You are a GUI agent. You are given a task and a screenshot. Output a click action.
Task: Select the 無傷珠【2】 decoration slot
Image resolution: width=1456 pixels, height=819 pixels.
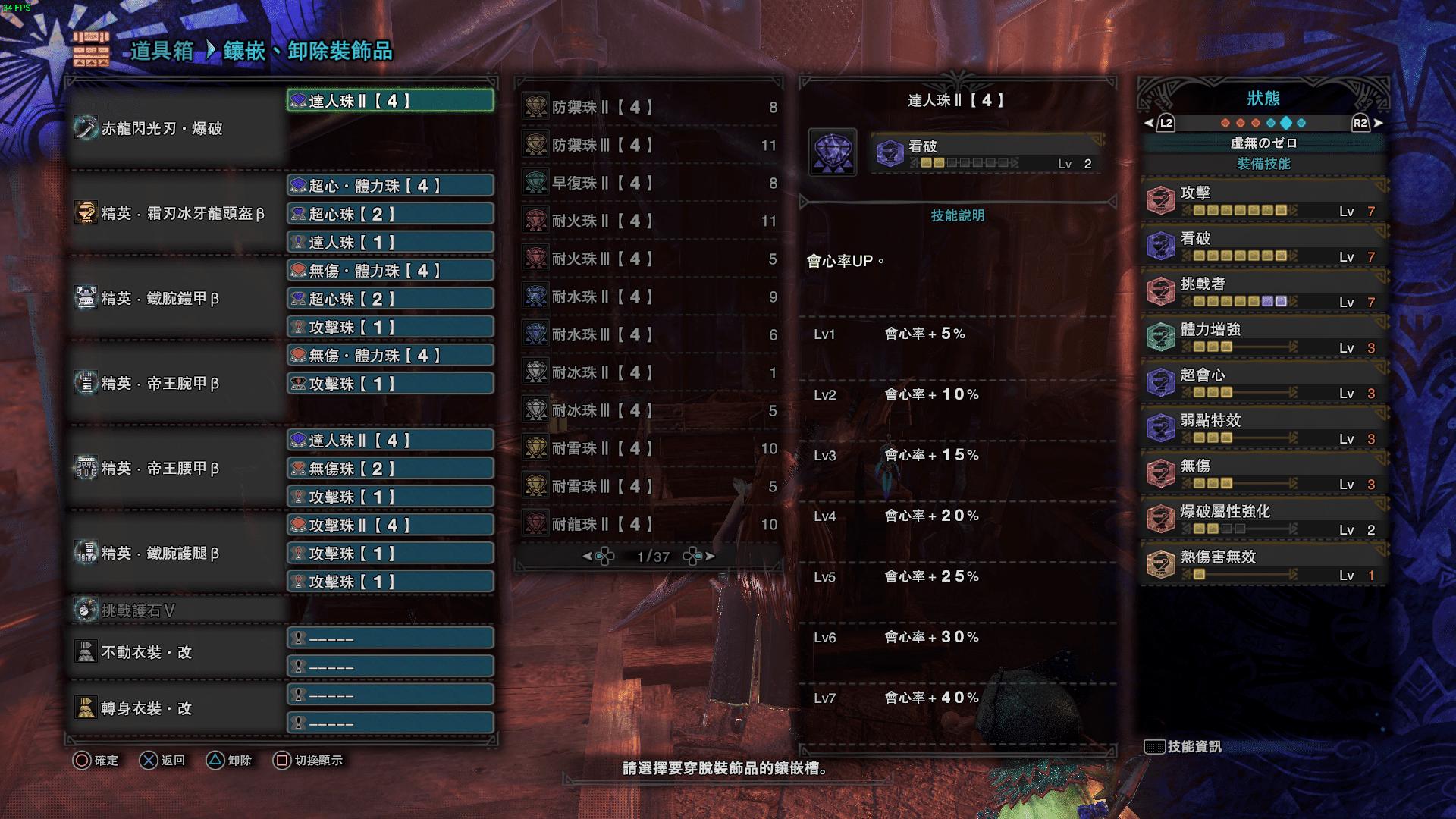[x=391, y=469]
